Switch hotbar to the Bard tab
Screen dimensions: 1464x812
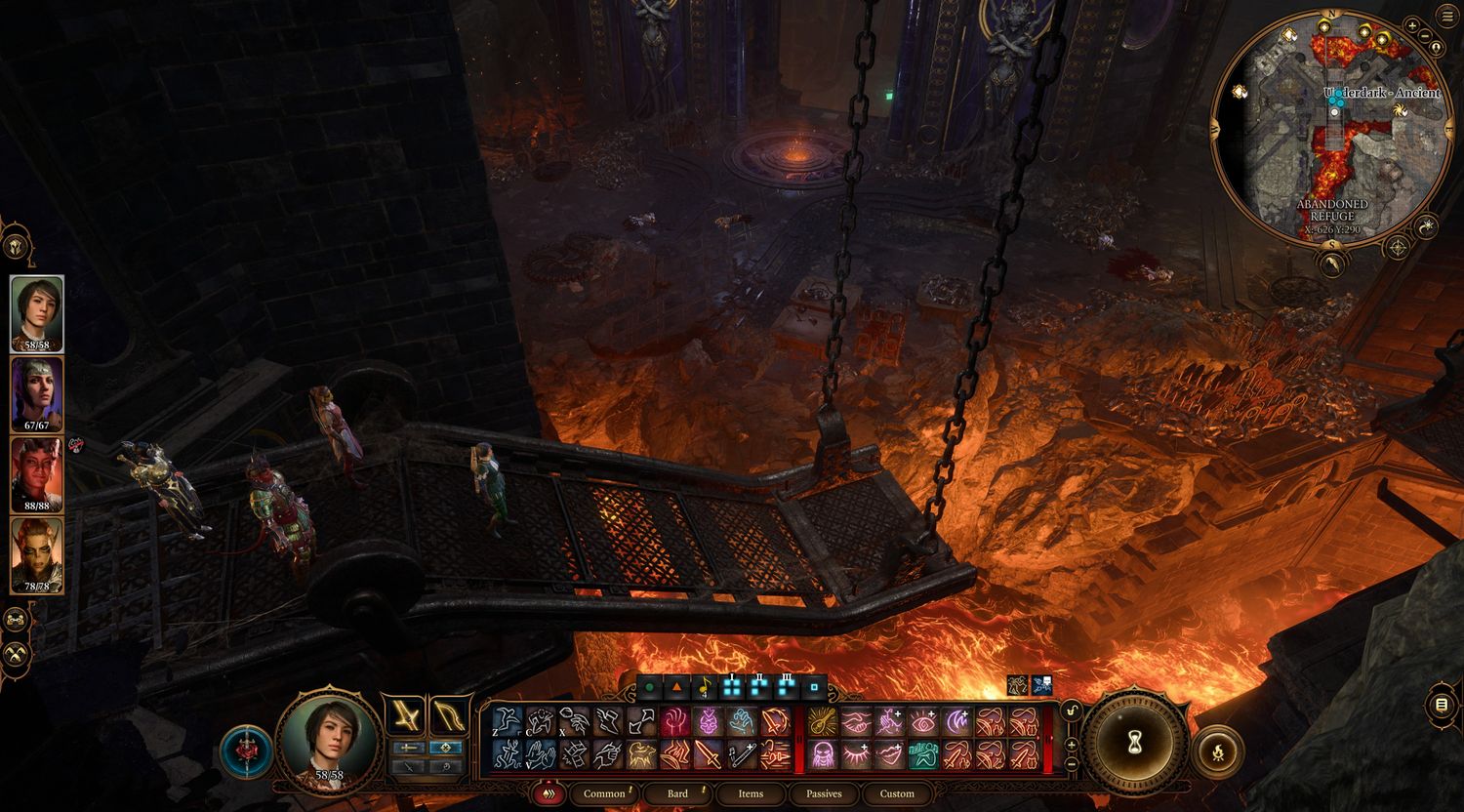pyautogui.click(x=677, y=793)
